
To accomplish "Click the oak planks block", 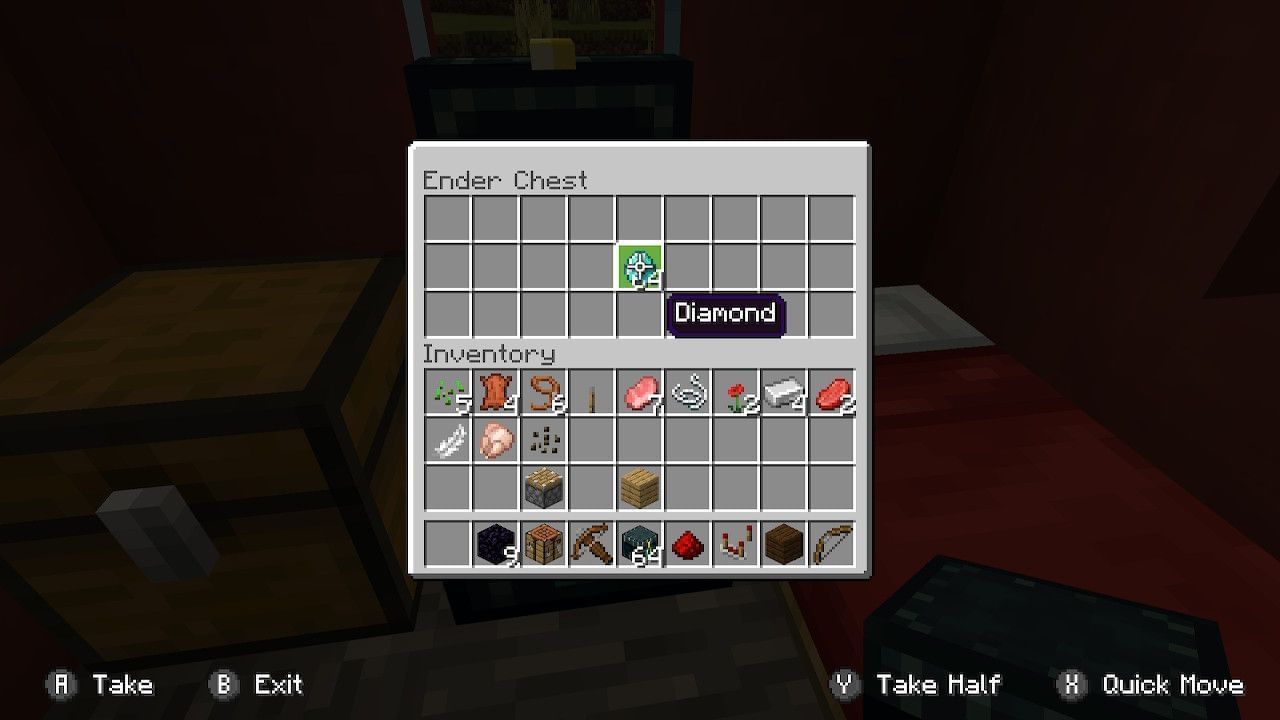I will tap(639, 487).
